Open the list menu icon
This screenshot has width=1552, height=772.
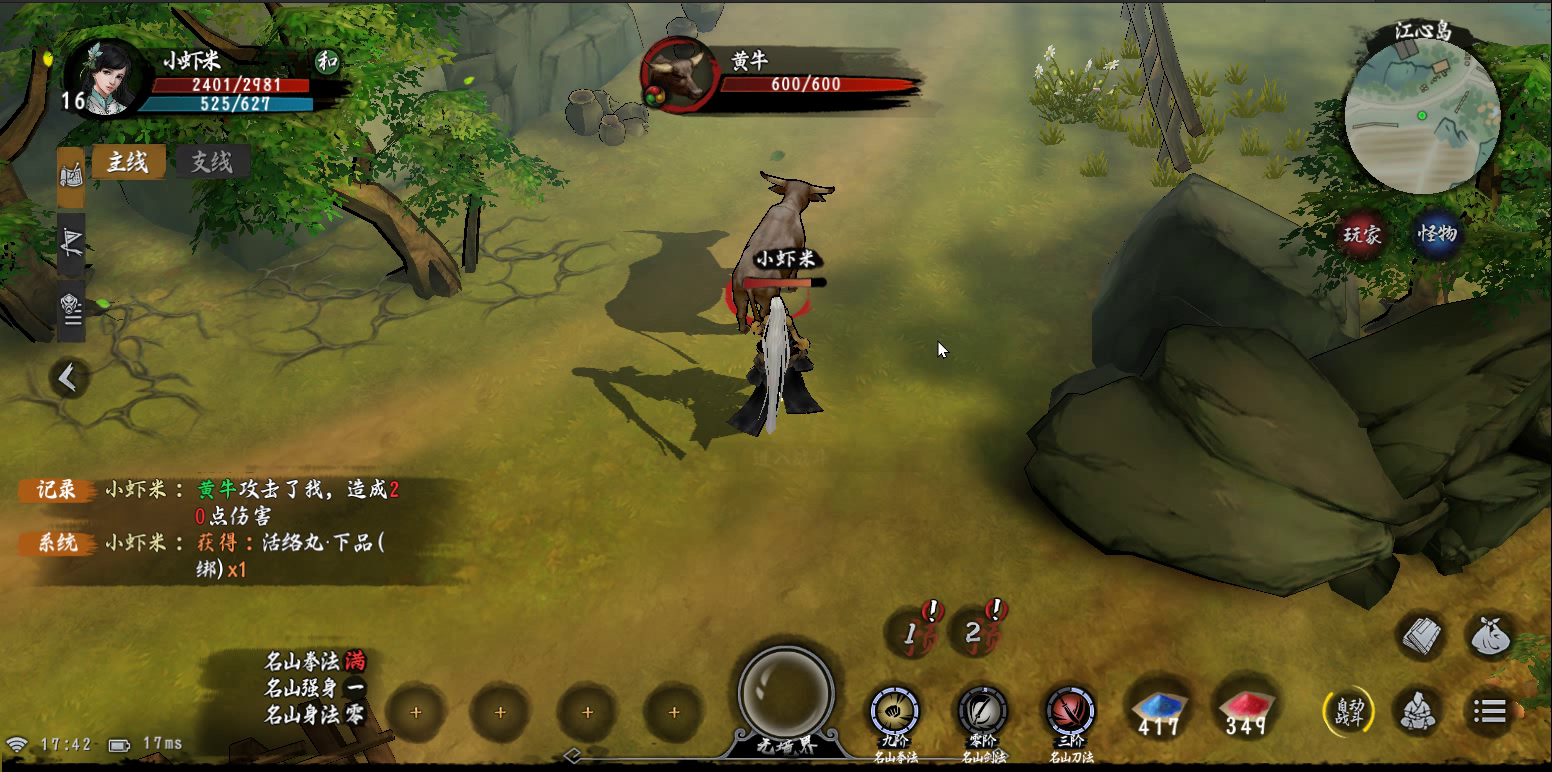1490,712
